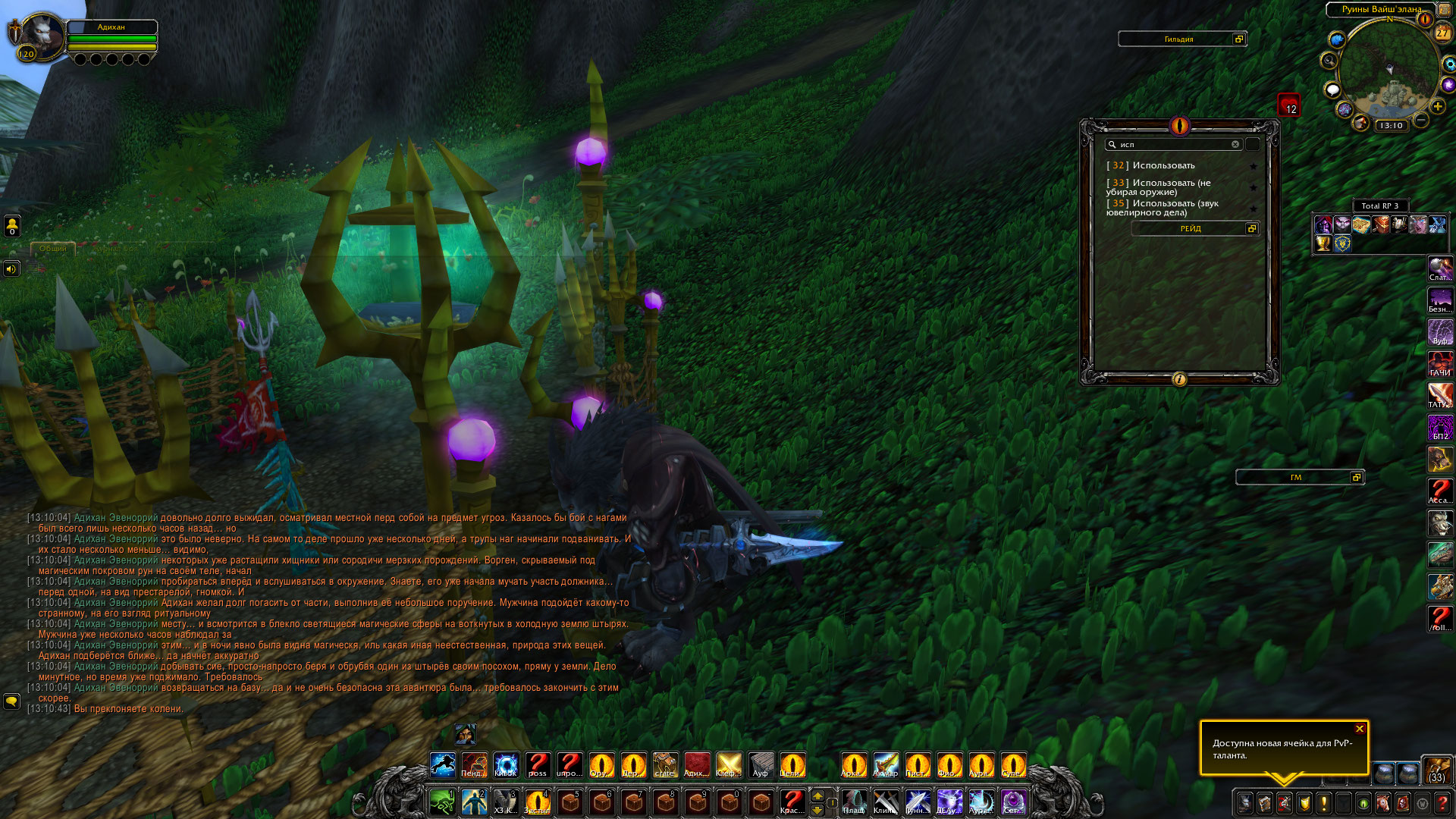Open the main backpack bag
The height and width of the screenshot is (819, 1456).
pos(1436,769)
